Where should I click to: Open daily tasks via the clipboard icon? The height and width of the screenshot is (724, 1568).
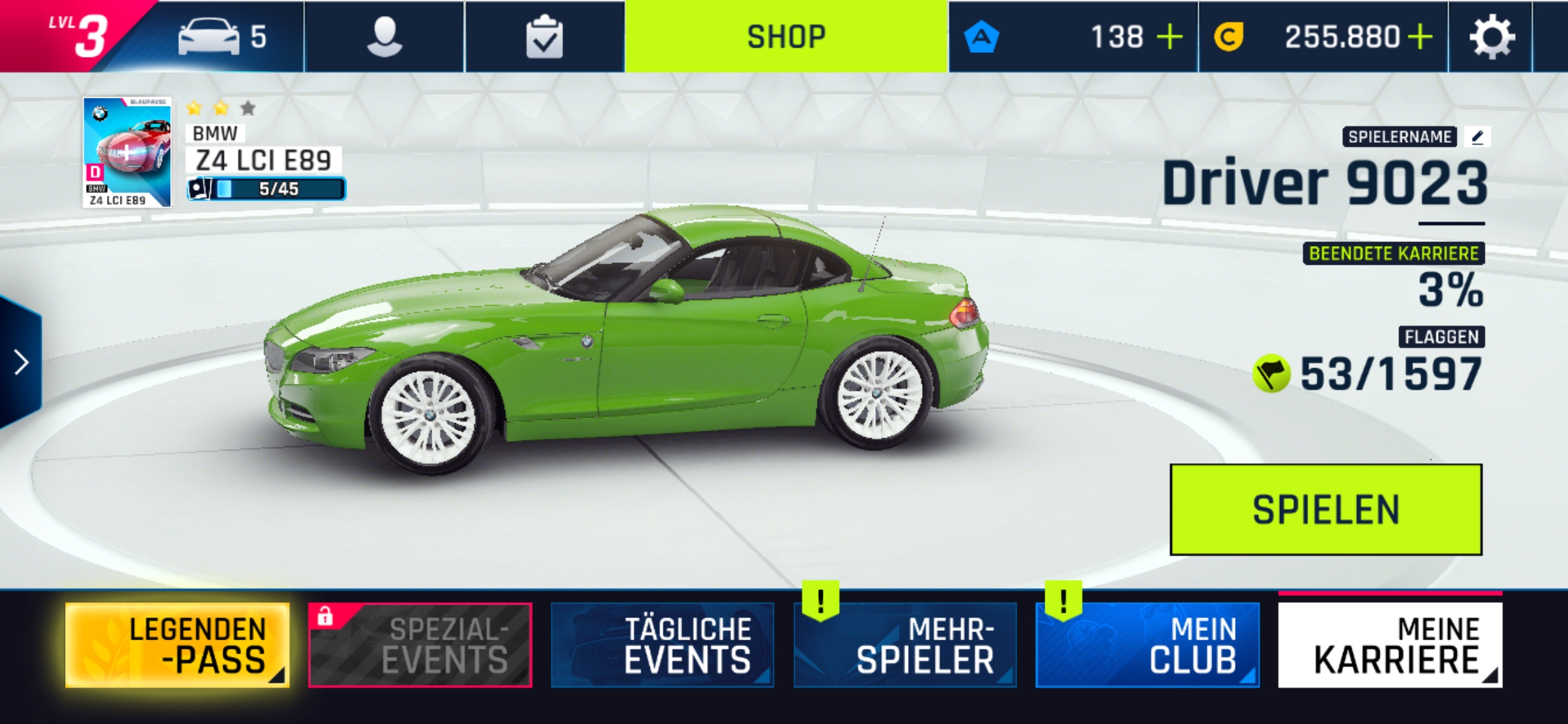(545, 37)
